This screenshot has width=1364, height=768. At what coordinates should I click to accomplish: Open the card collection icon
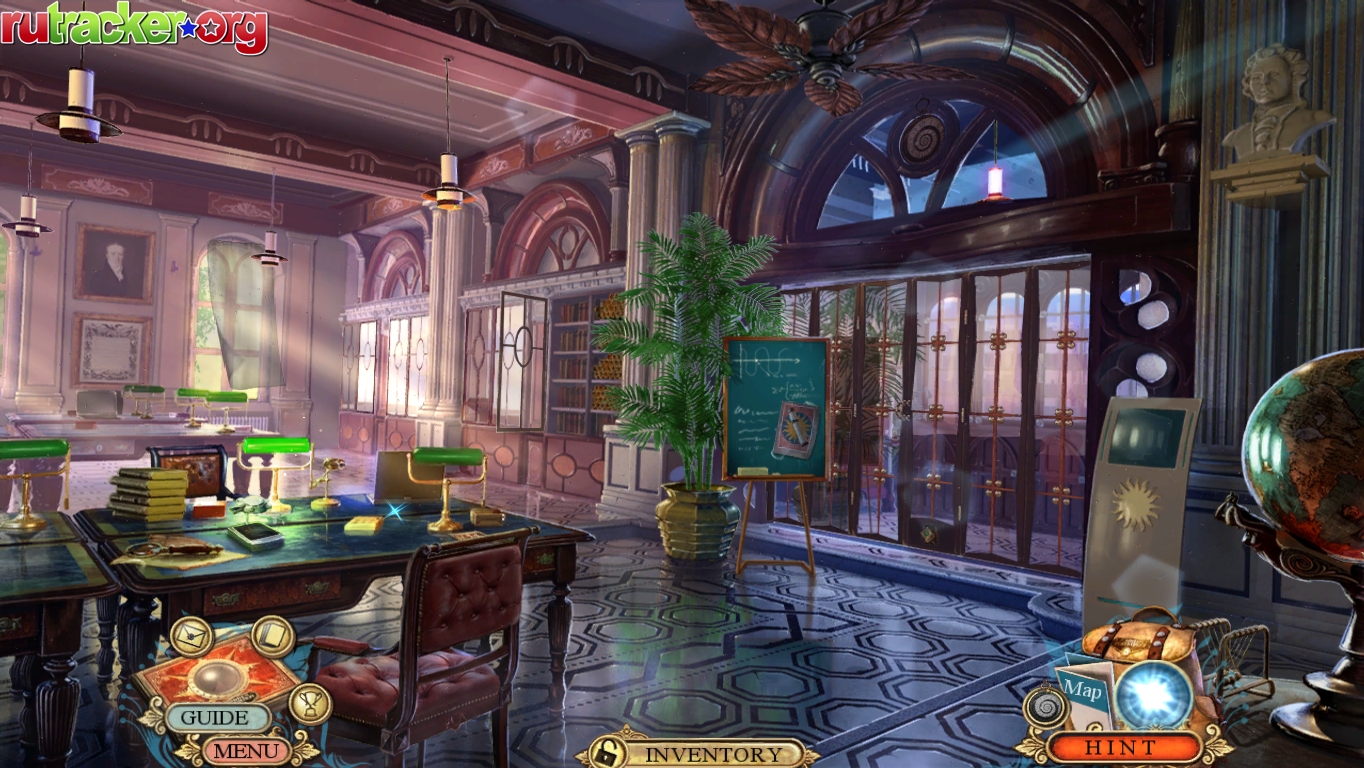click(x=272, y=636)
